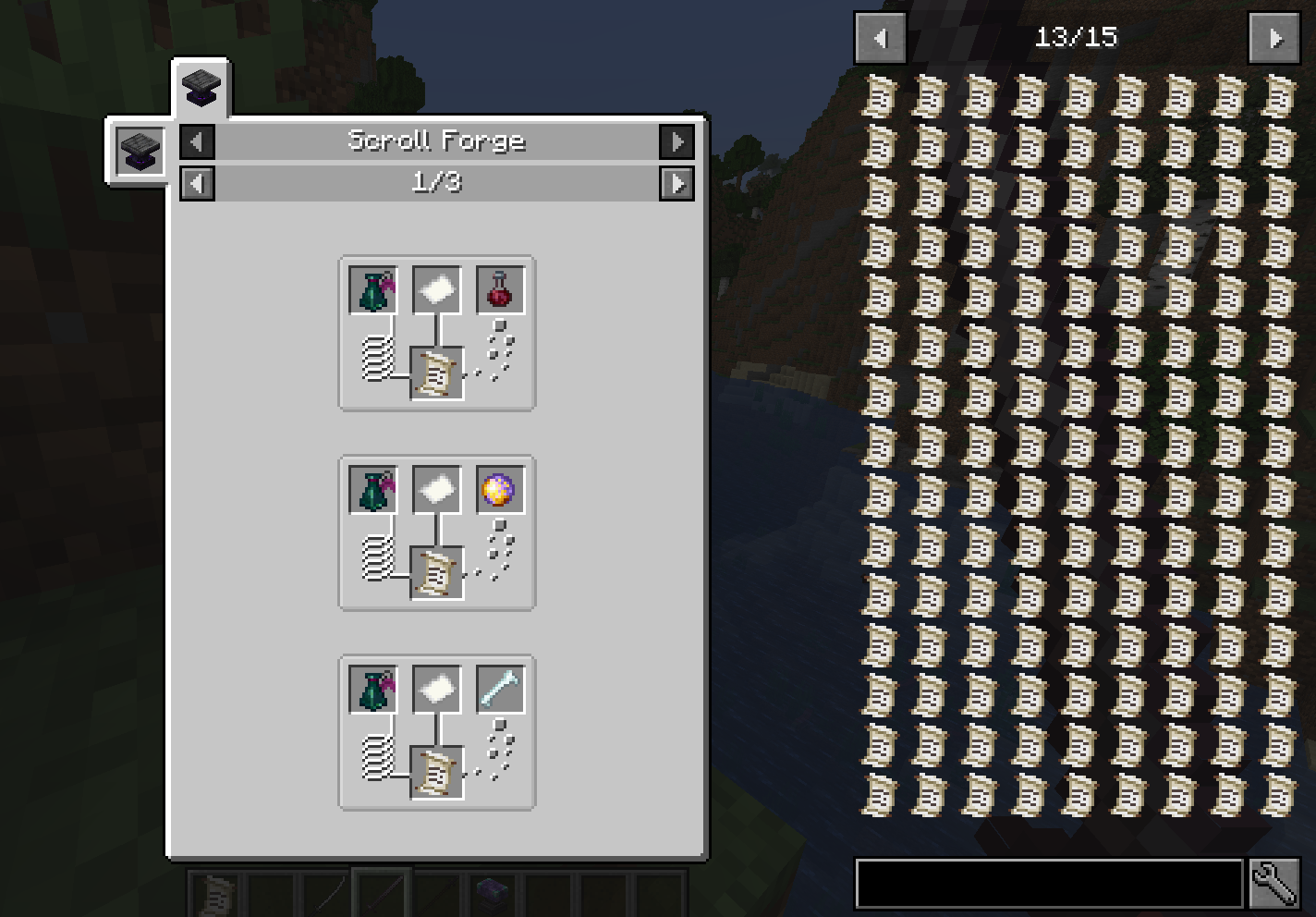Click the previous page arrow above the item grid
The width and height of the screenshot is (1316, 917).
(x=879, y=38)
